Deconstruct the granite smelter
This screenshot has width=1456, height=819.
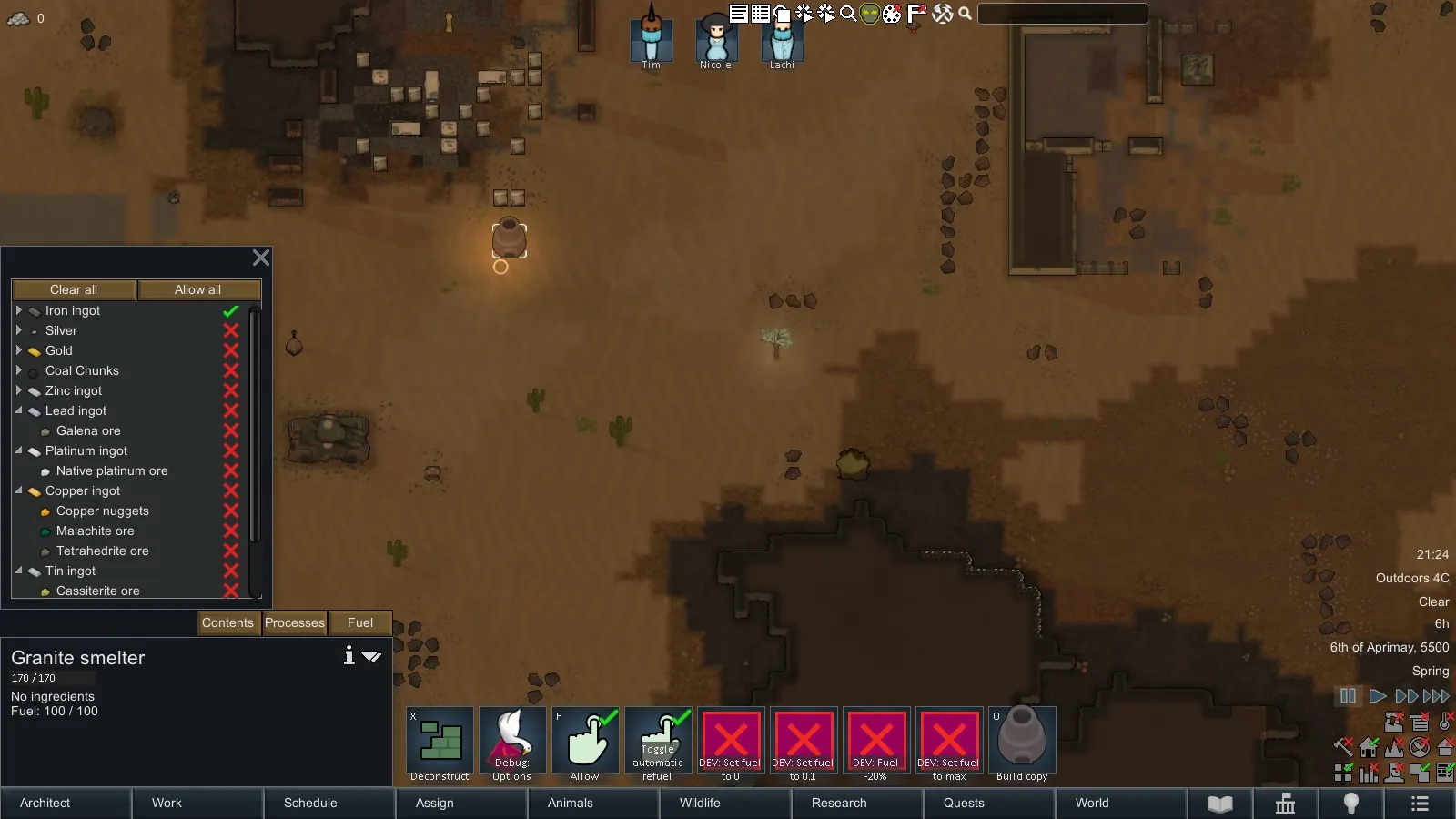(440, 744)
